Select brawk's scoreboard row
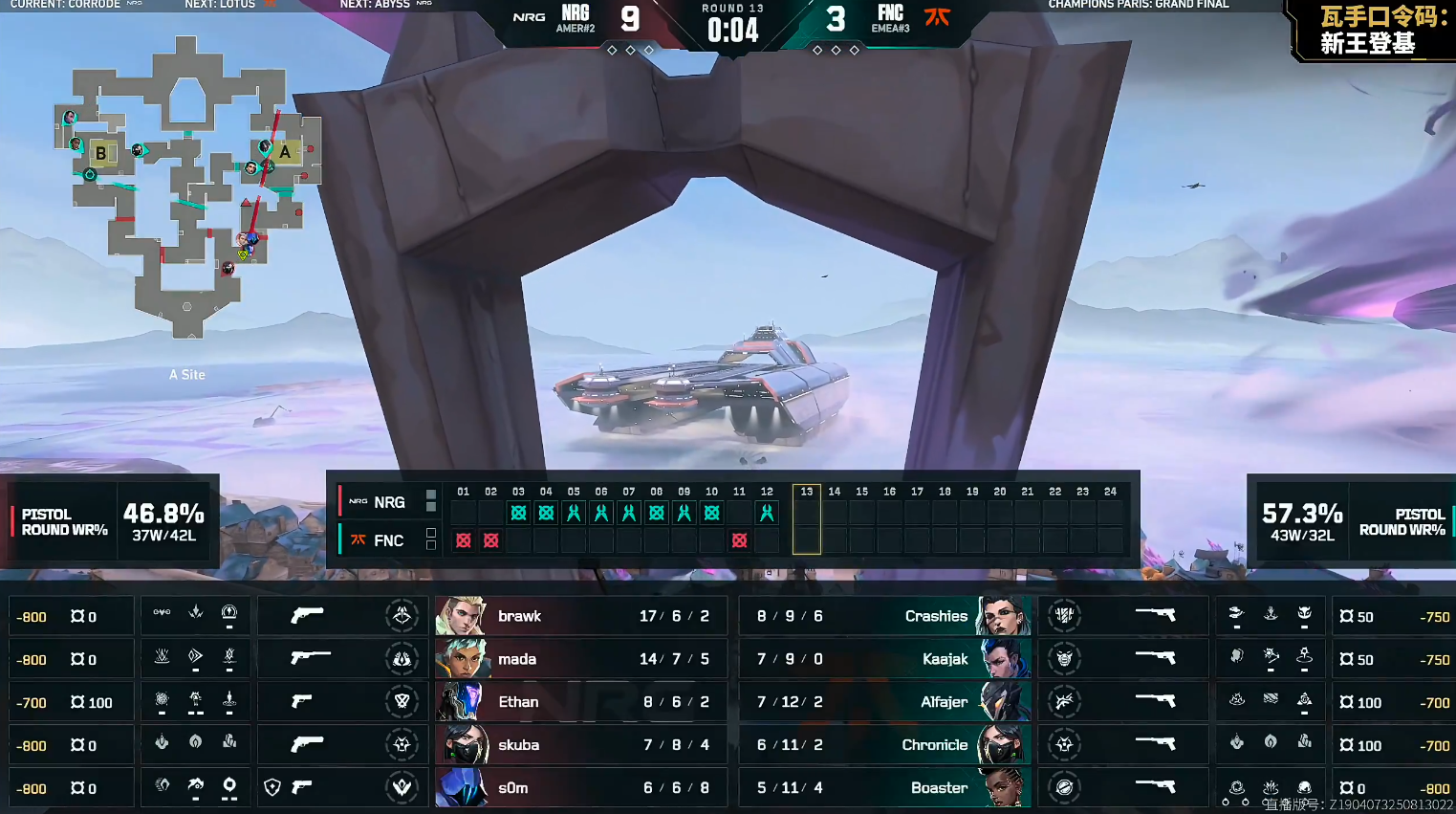This screenshot has width=1456, height=814. click(580, 616)
